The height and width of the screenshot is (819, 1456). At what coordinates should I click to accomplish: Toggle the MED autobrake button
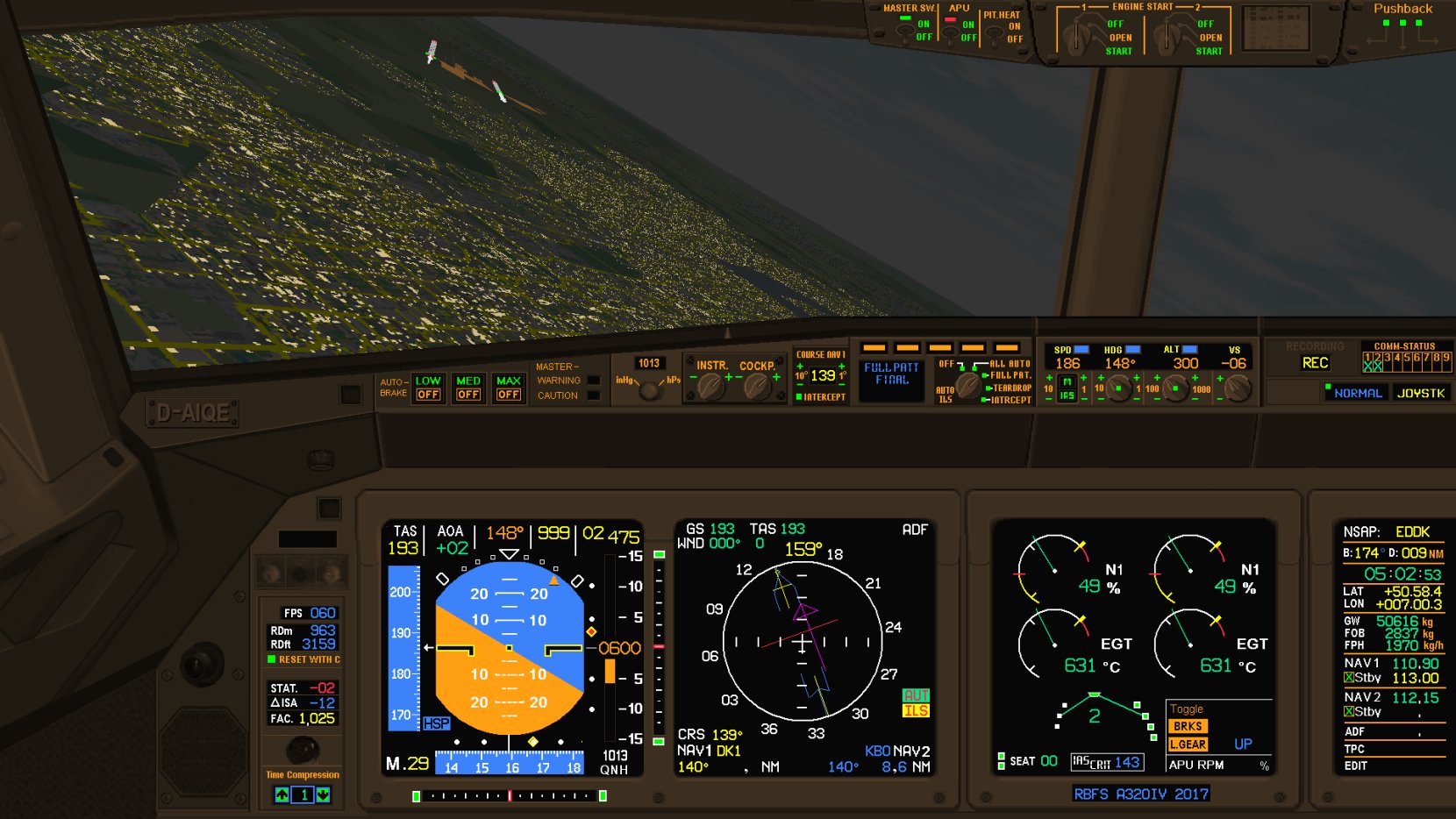point(468,388)
